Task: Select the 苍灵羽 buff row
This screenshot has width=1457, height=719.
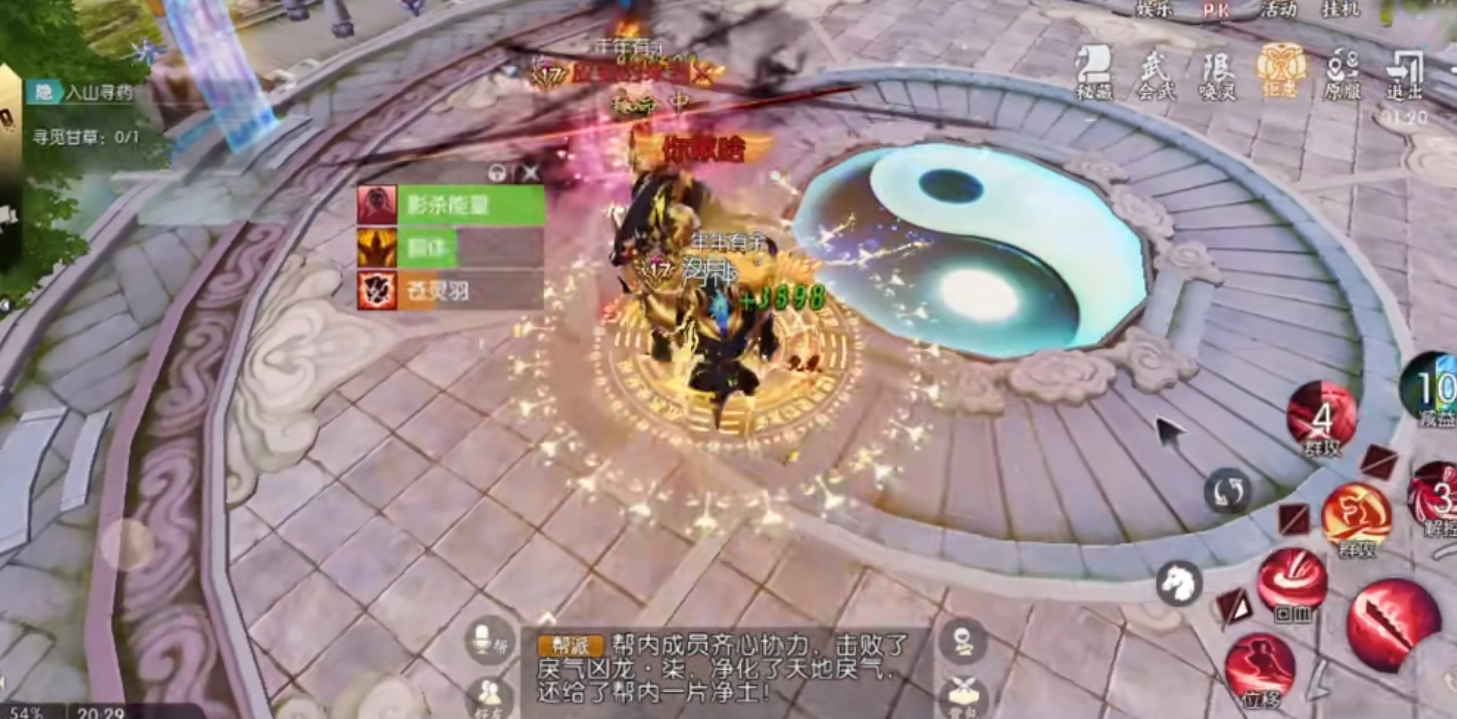Action: pyautogui.click(x=451, y=290)
